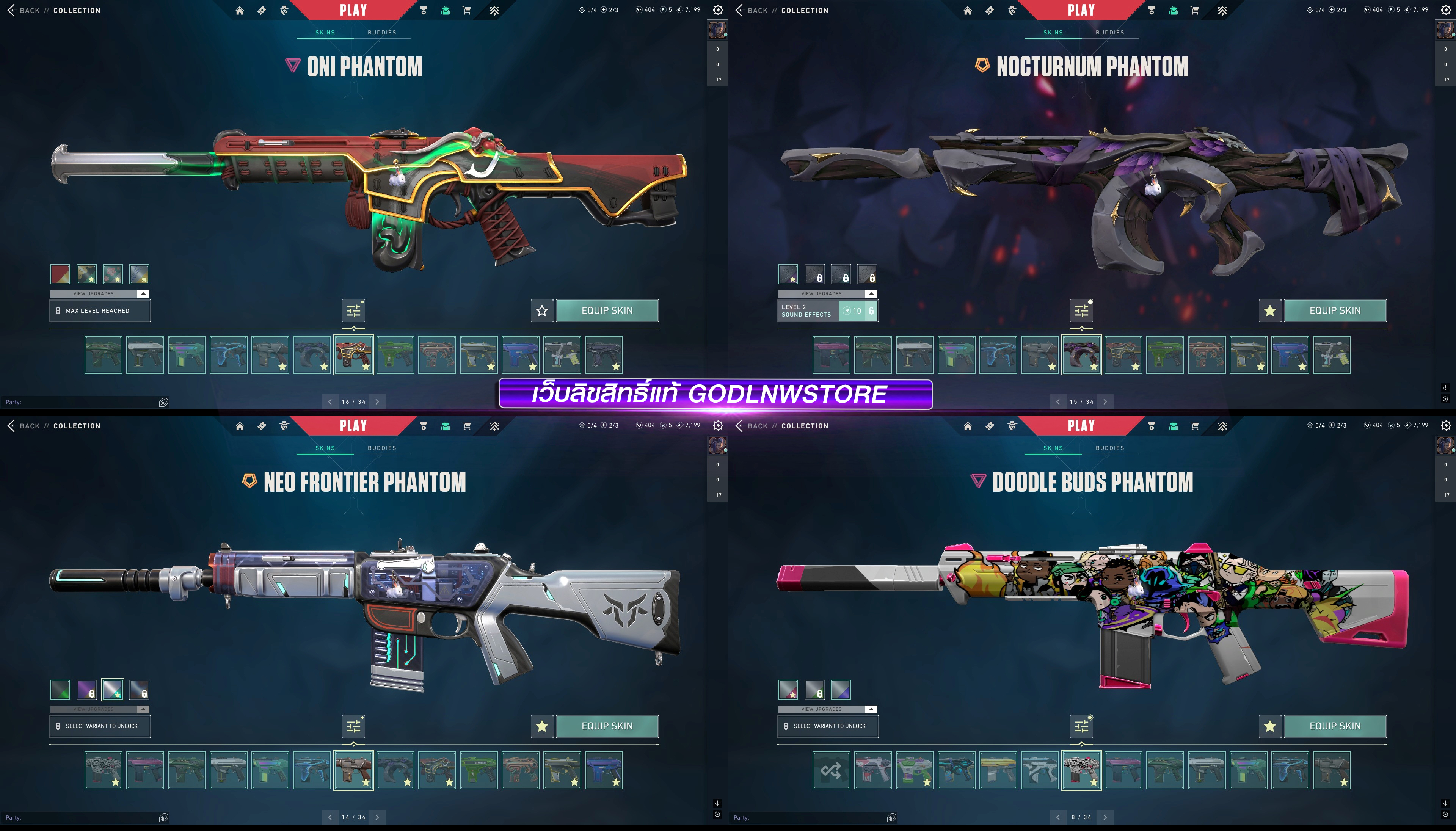This screenshot has height=831, width=1456.
Task: Select the shuffle arrows tile in Doodle Buds carousel
Action: pyautogui.click(x=831, y=770)
